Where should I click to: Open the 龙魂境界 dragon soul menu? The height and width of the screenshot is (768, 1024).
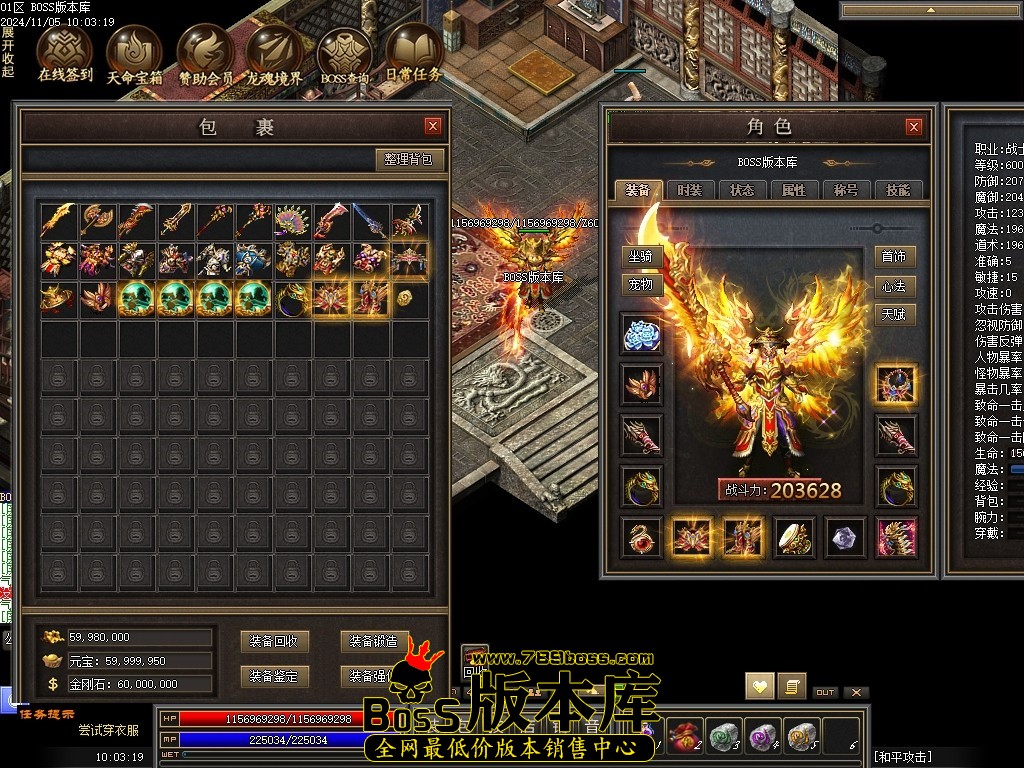coord(274,50)
